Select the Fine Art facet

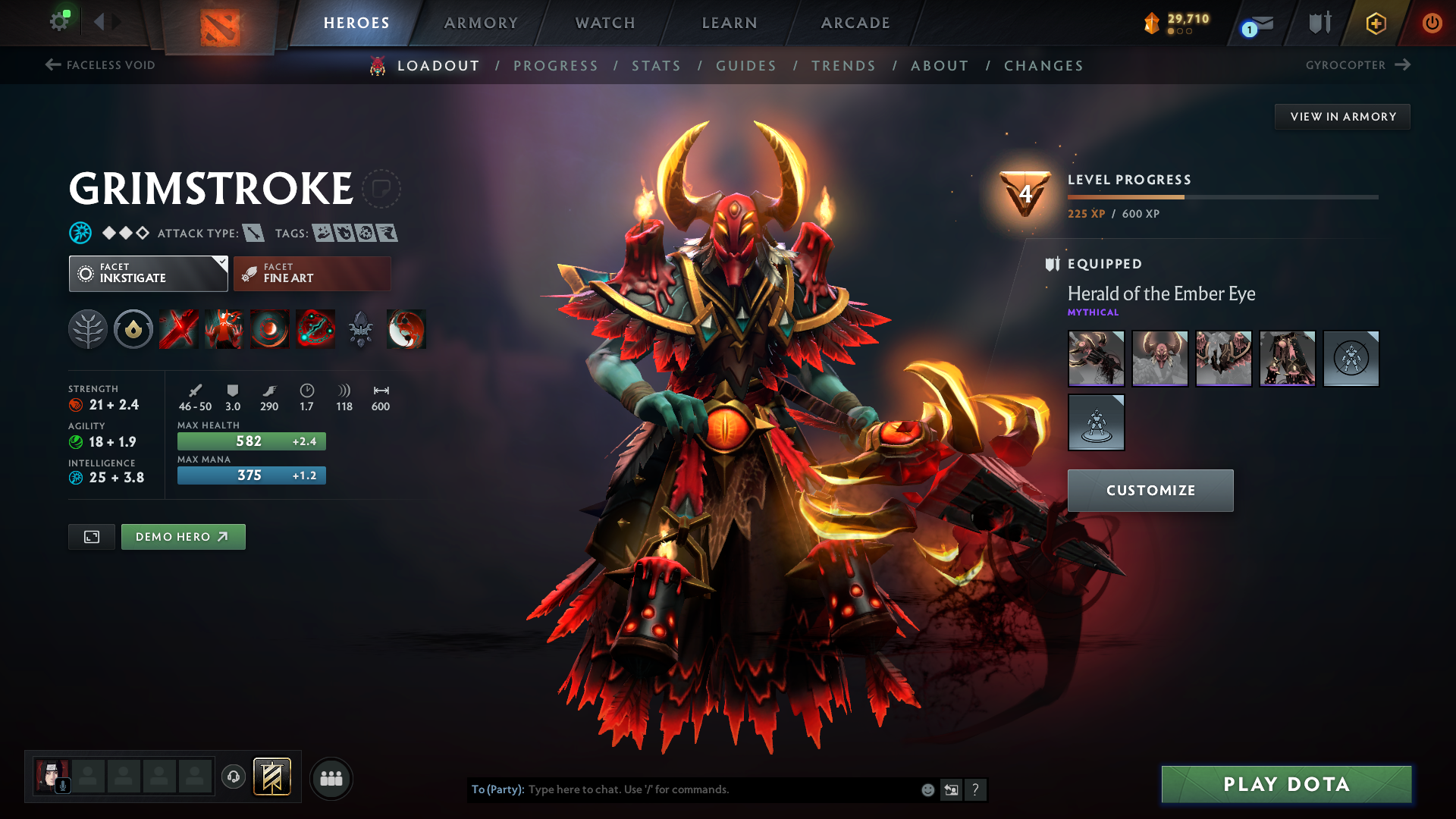[312, 273]
